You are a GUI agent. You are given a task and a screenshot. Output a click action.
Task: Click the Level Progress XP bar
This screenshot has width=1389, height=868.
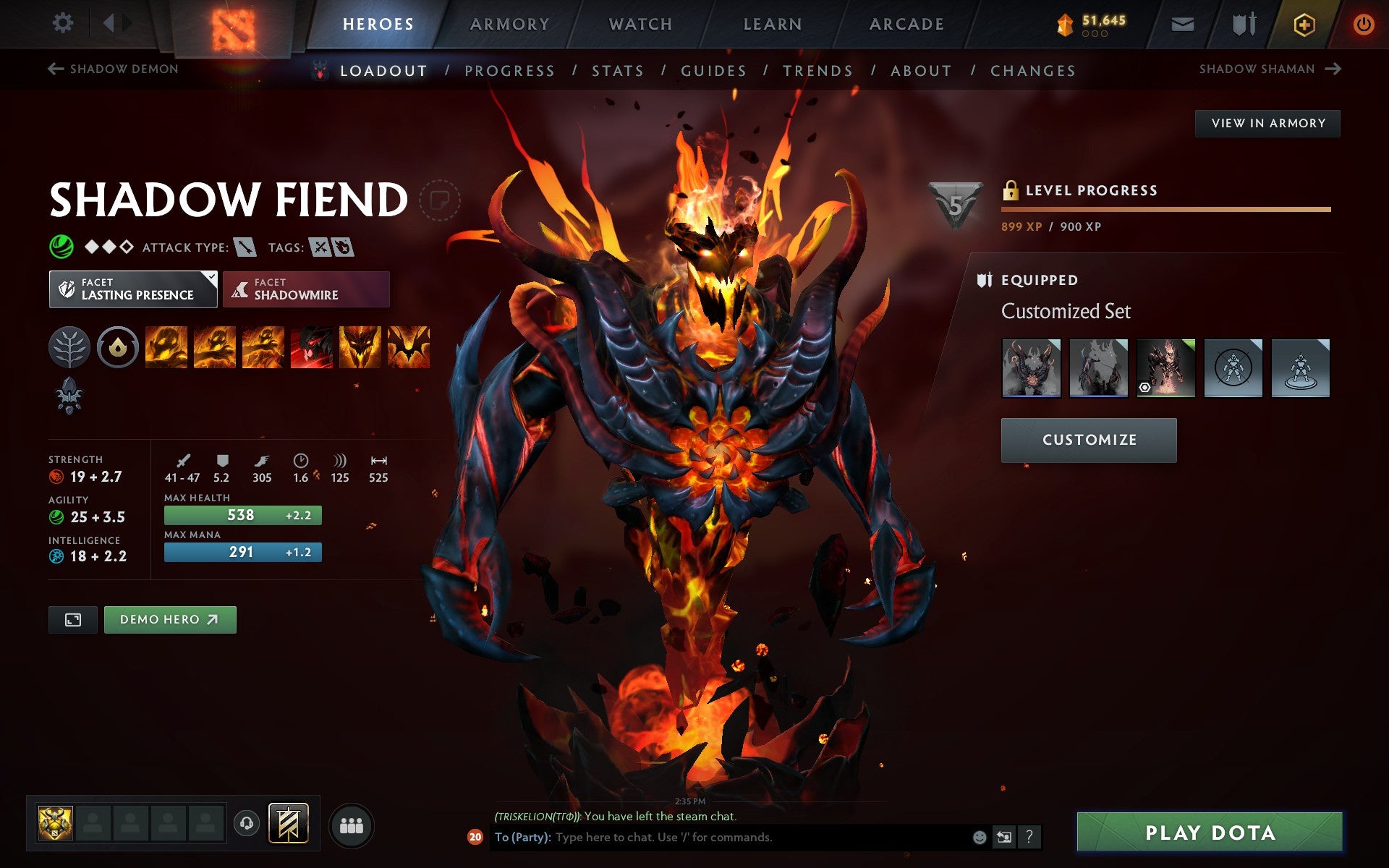tap(1165, 211)
